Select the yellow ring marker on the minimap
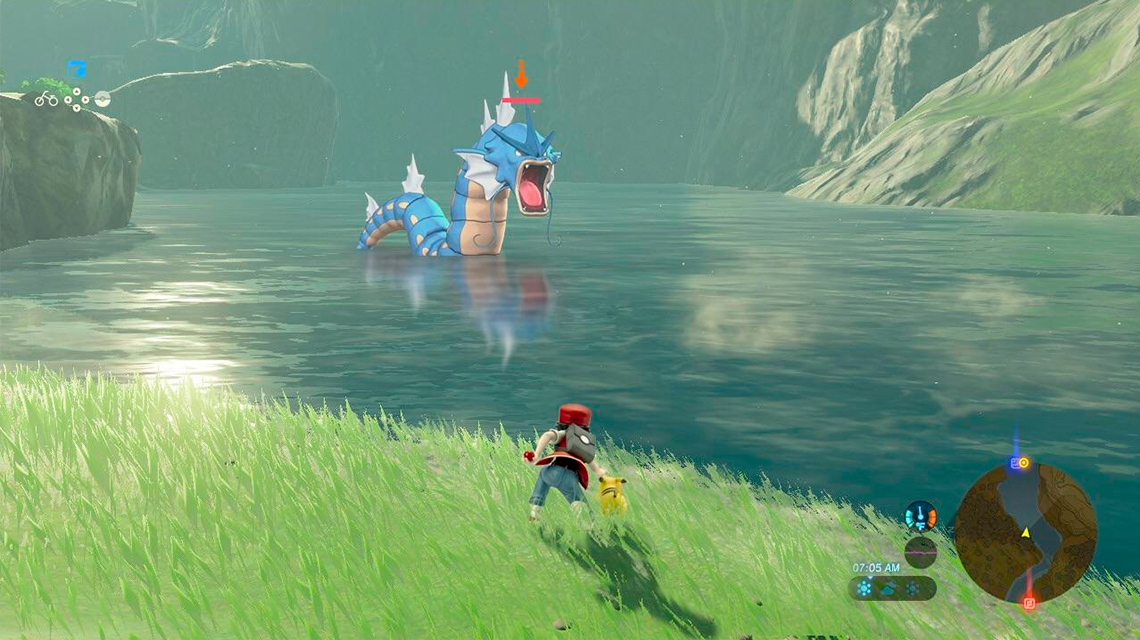The height and width of the screenshot is (640, 1140). 1023,463
